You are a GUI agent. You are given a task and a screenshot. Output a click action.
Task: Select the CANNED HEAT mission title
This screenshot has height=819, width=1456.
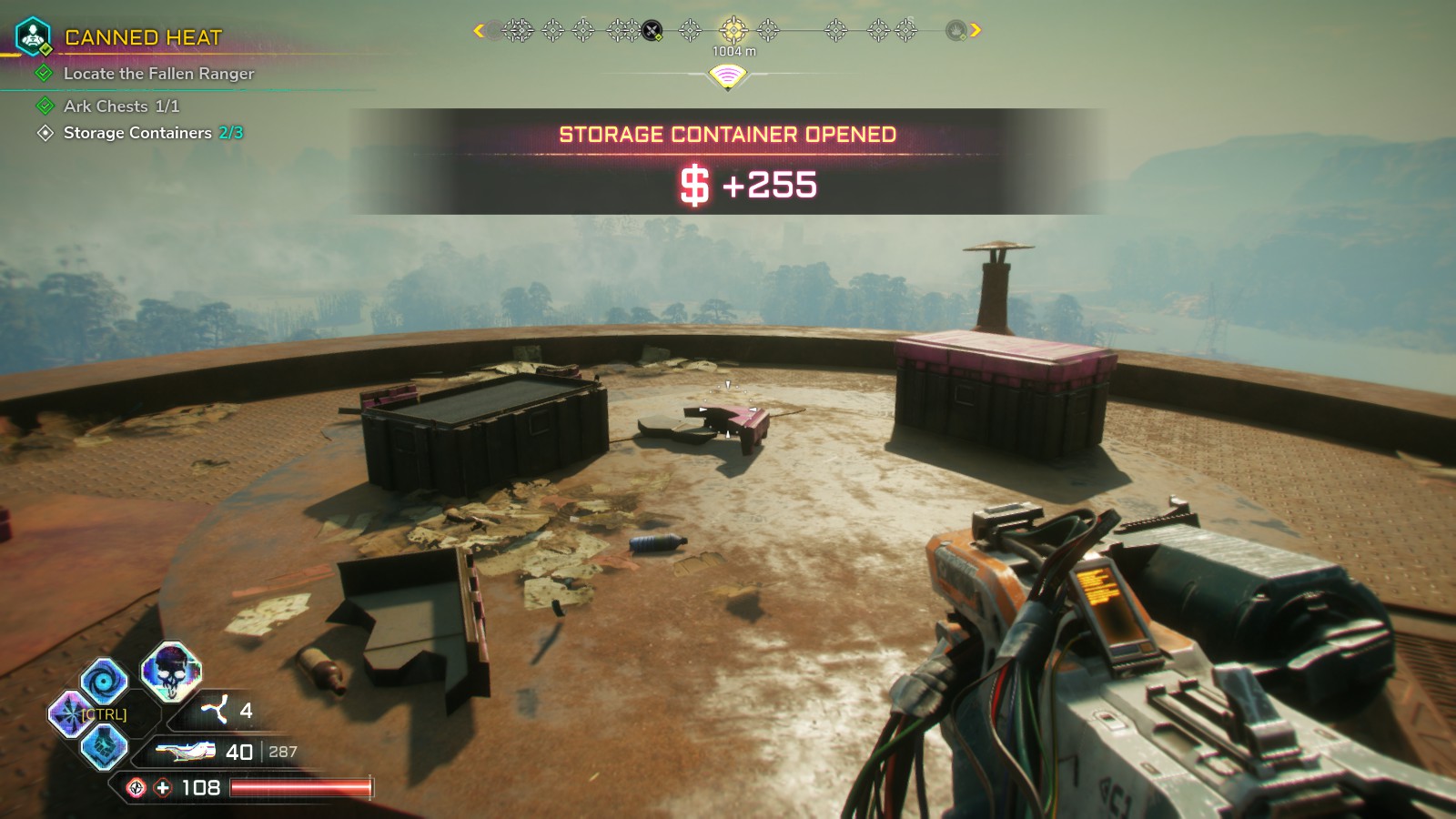(144, 36)
